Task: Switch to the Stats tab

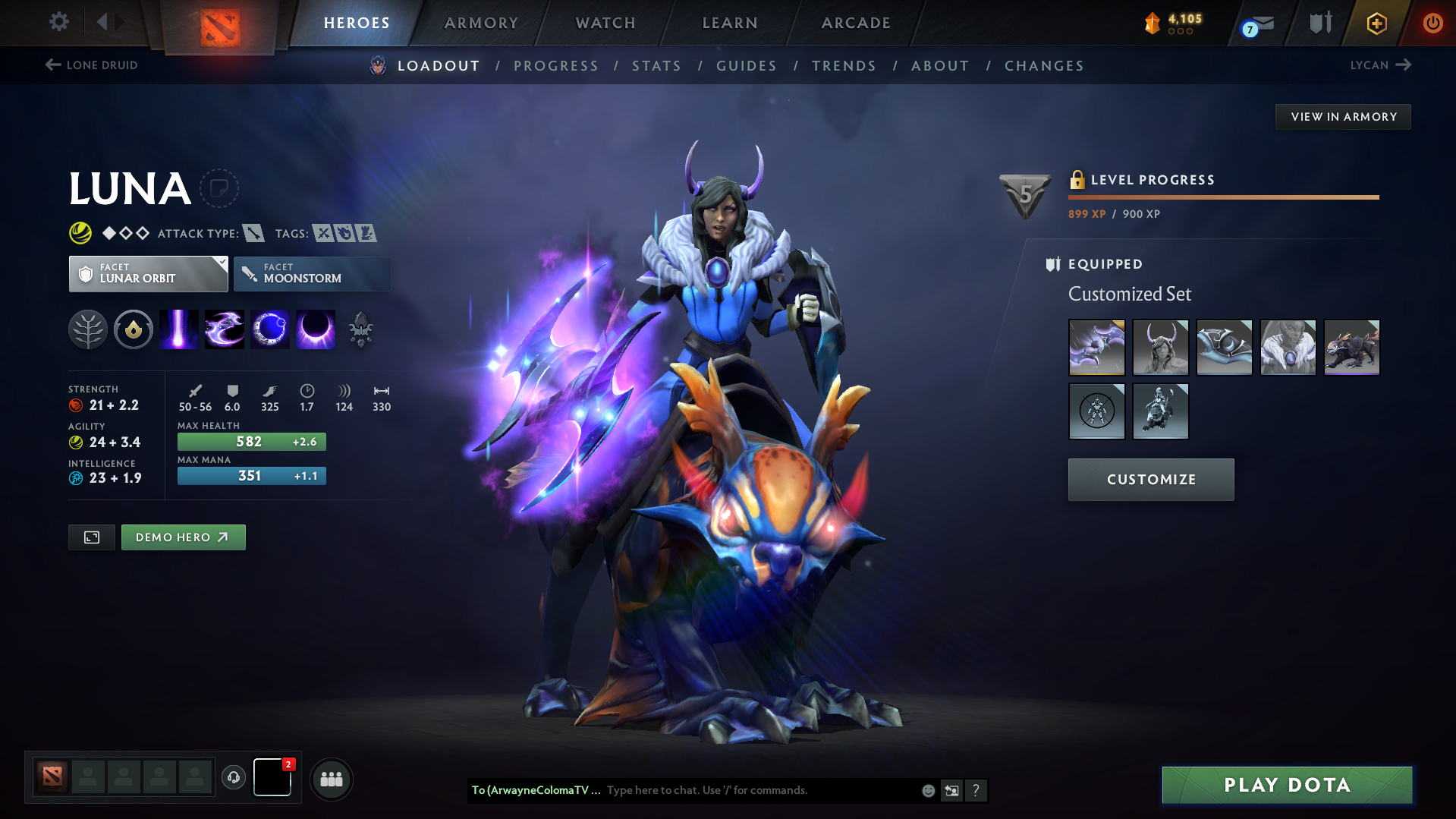Action: [656, 66]
